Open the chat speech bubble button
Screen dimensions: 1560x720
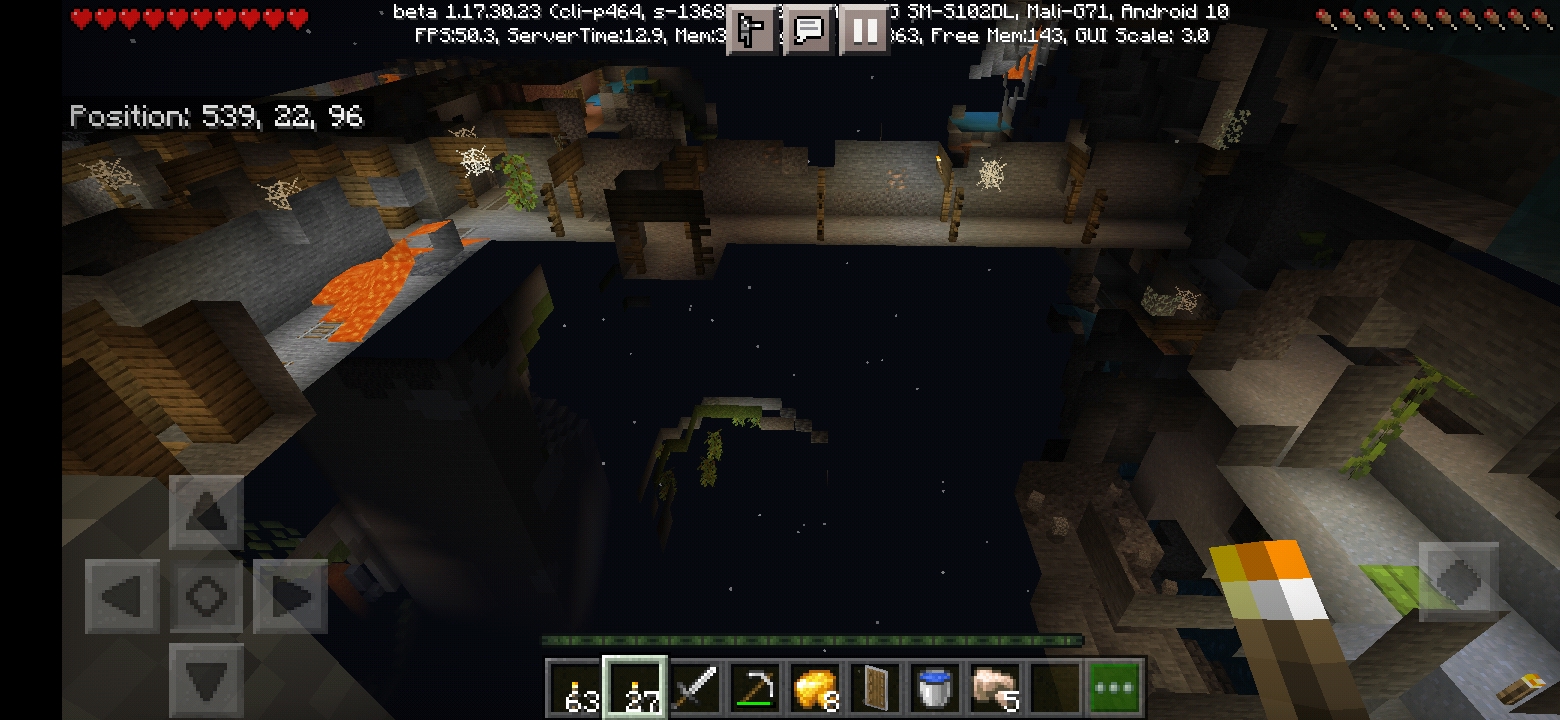[x=808, y=31]
